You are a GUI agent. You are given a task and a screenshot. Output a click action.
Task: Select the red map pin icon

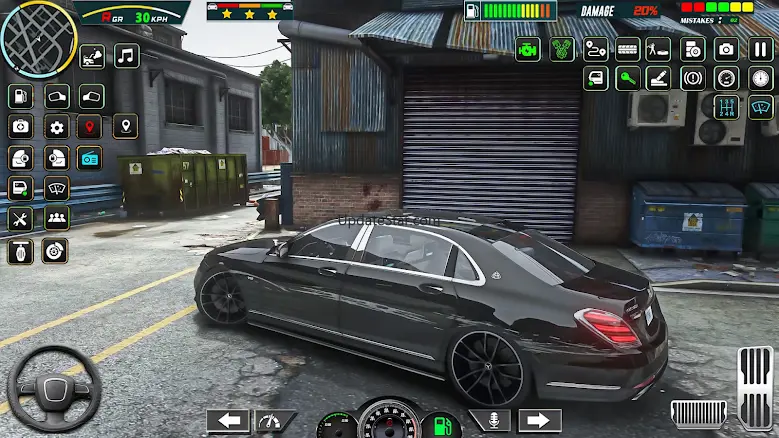(90, 127)
